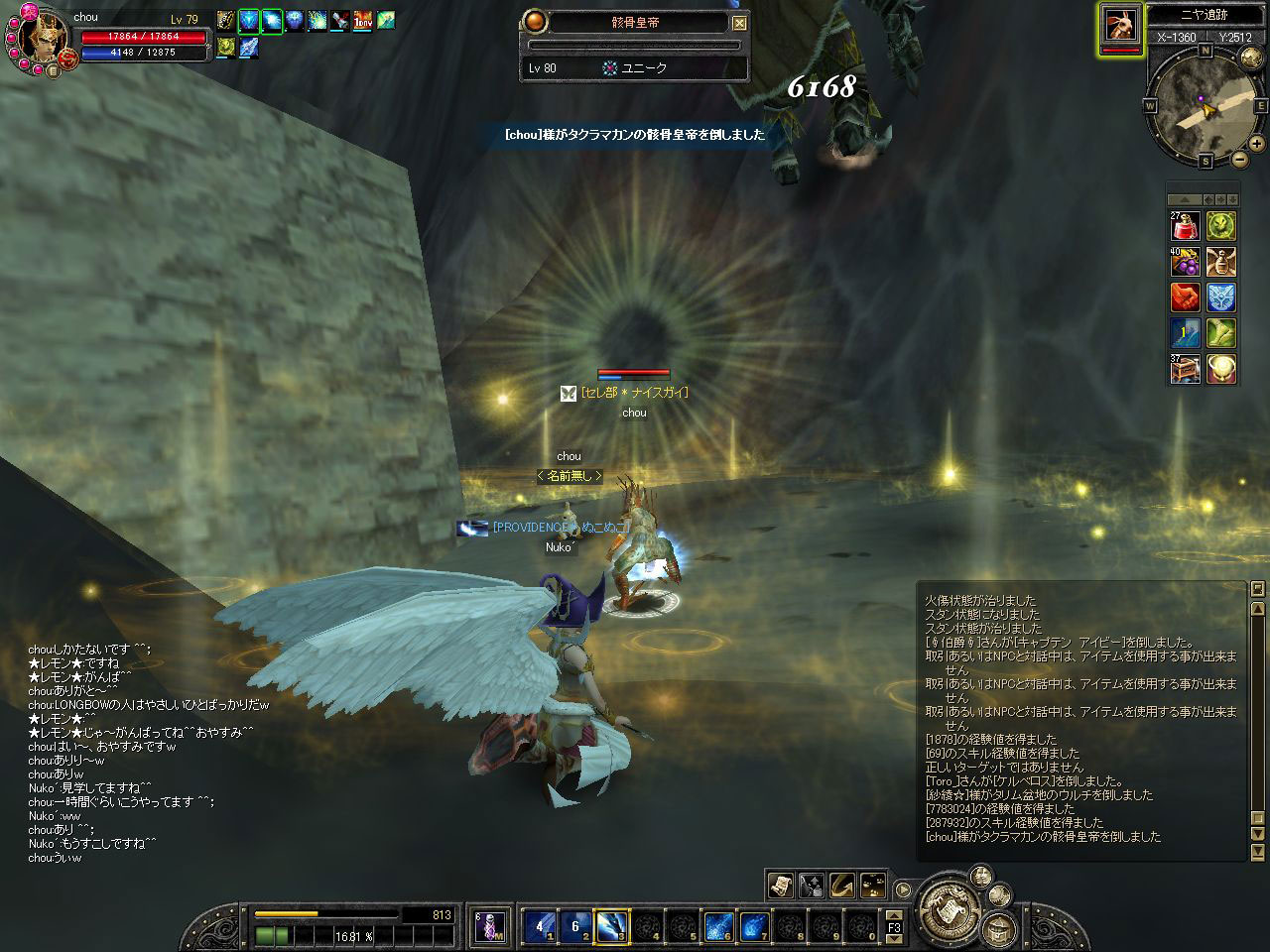This screenshot has height=952, width=1270.
Task: Click the 1Day premium buff icon
Action: point(363,20)
